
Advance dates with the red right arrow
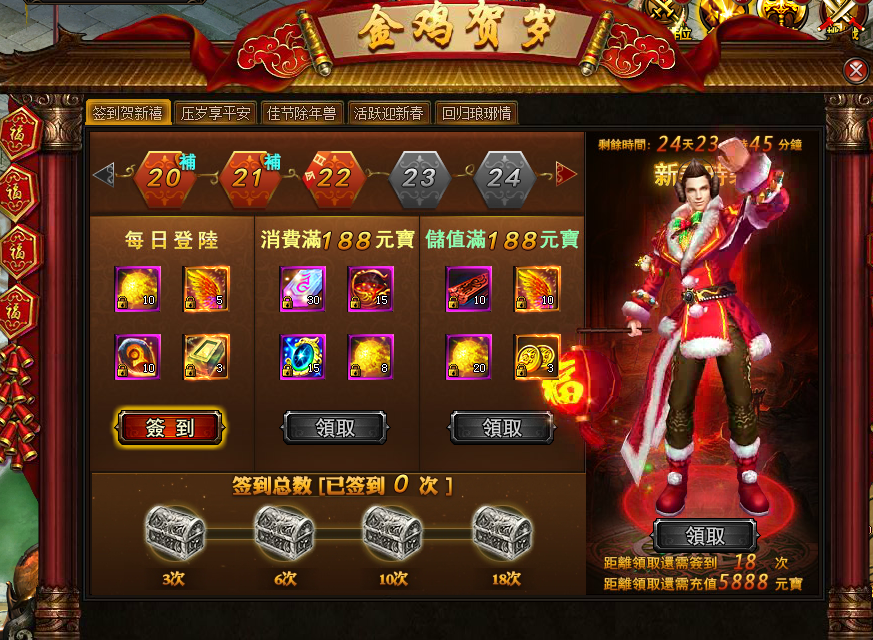click(x=568, y=176)
